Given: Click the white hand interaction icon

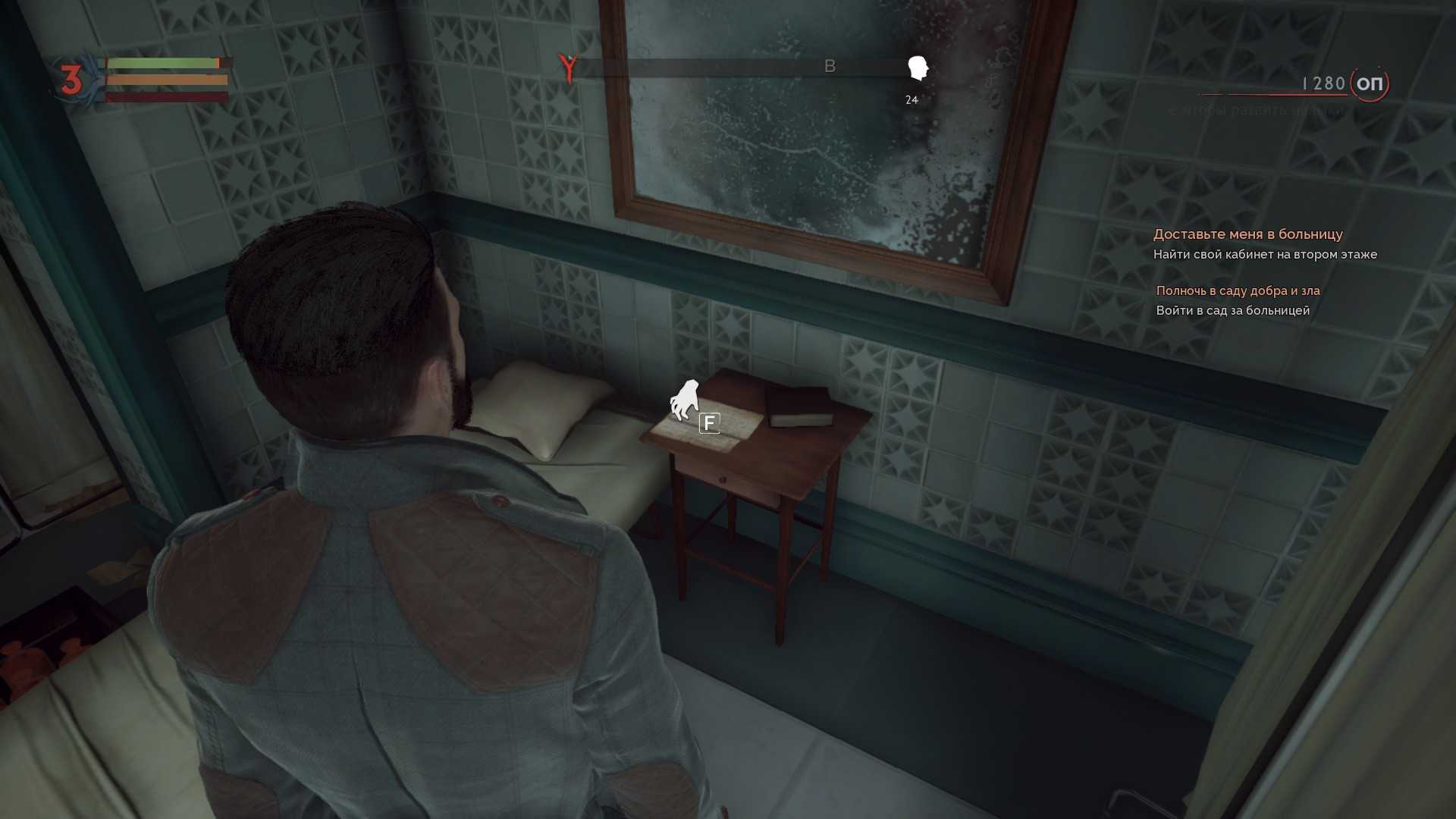Looking at the screenshot, I should coord(684,400).
